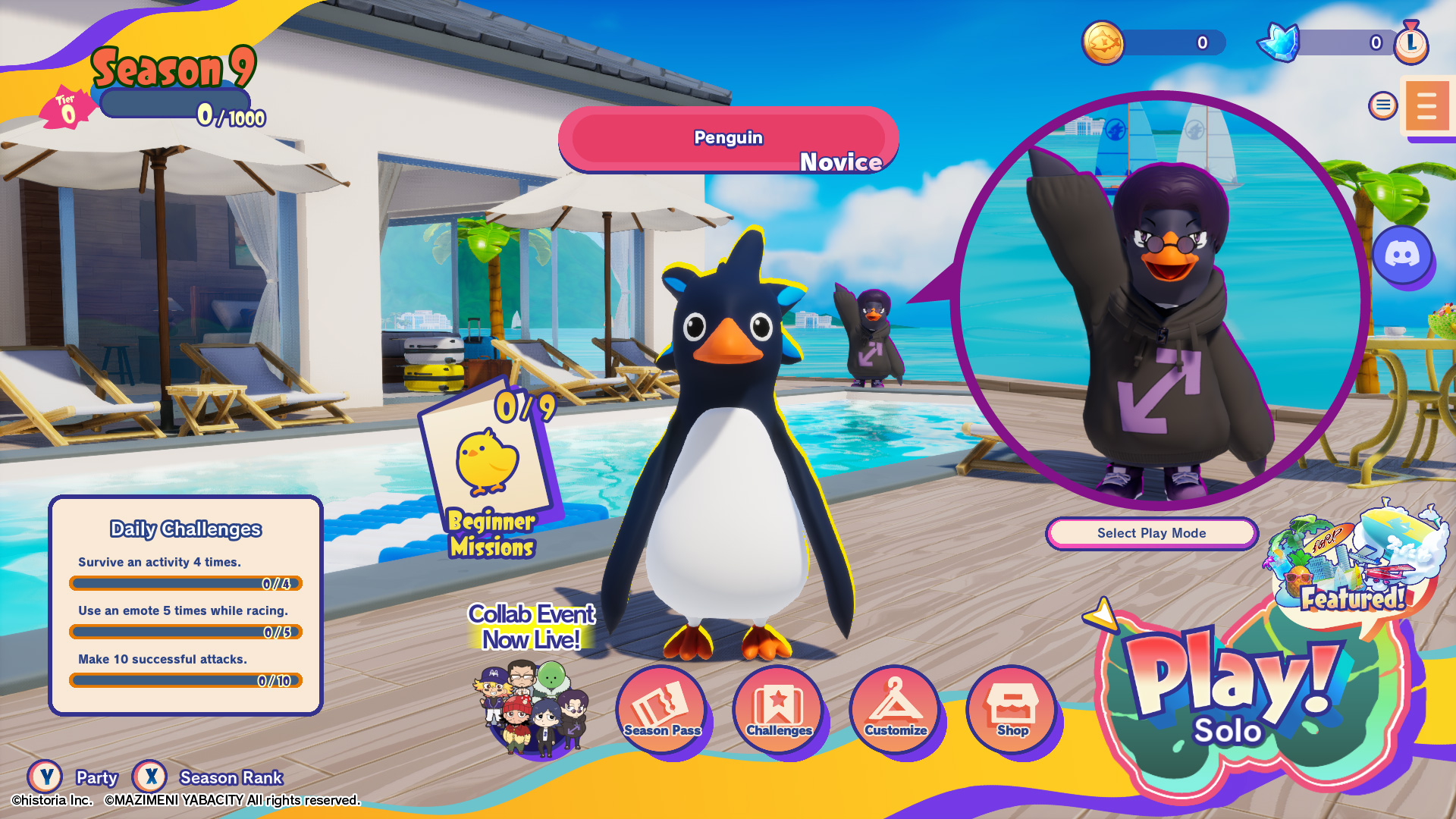Click the gold fish coin currency icon
1456x819 pixels.
tap(1103, 42)
